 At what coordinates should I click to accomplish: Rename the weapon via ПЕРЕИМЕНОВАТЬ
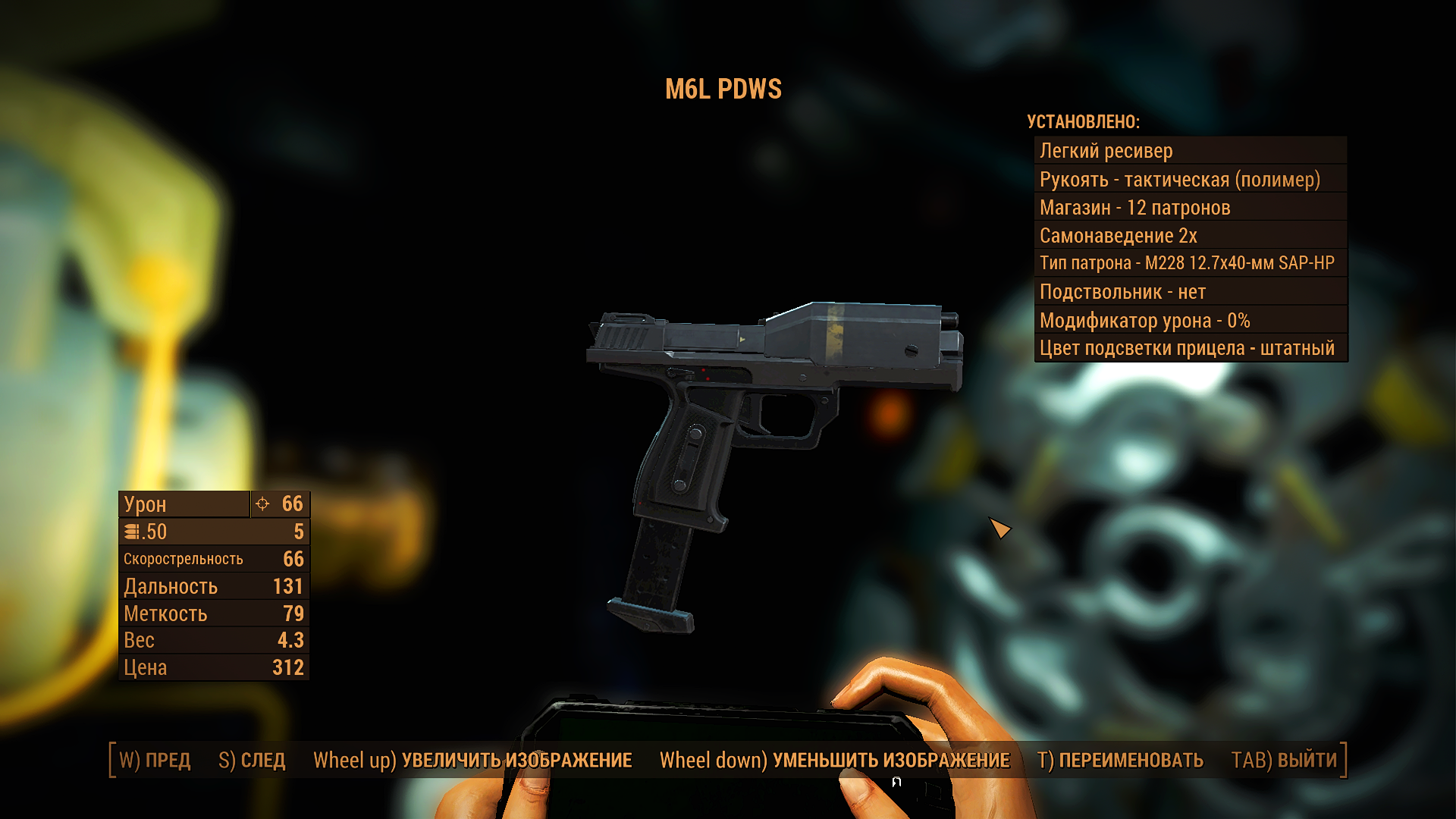[1120, 761]
